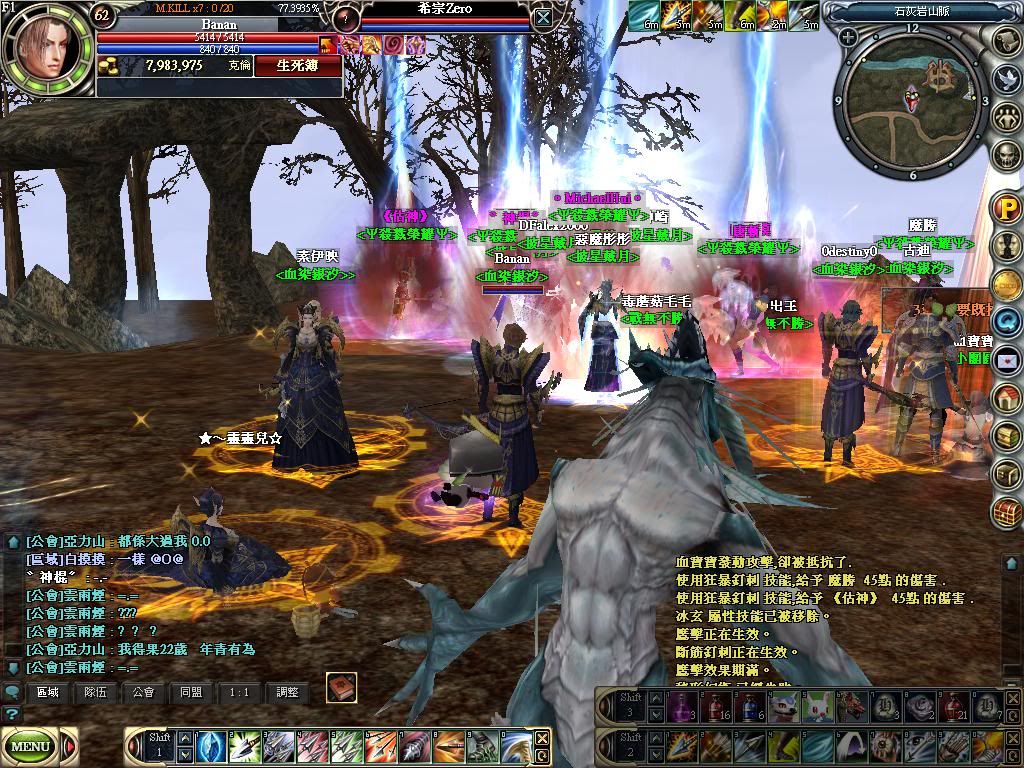Switch to the 區域 chat tab

pos(48,692)
